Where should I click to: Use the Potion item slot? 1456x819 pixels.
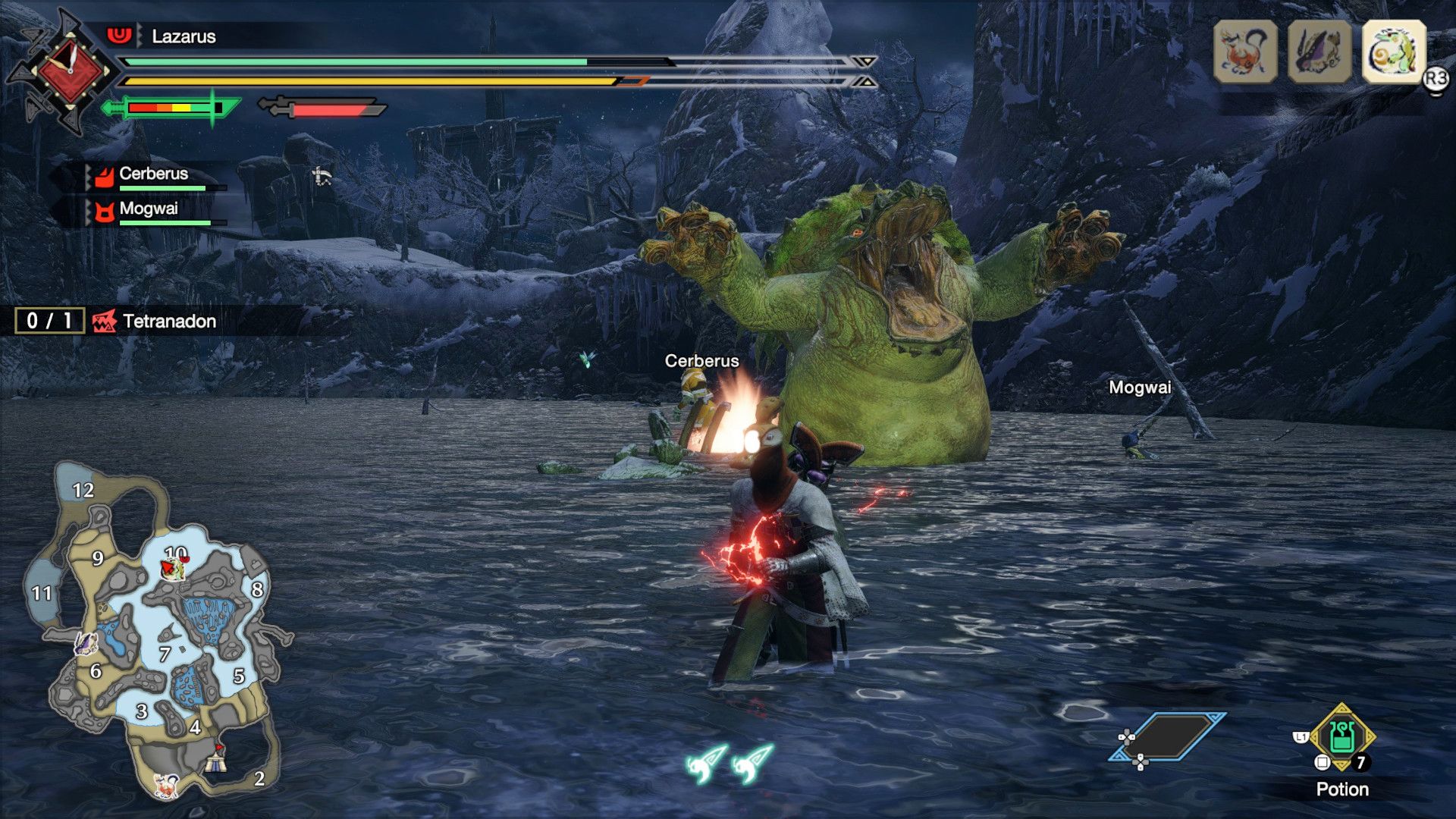point(1341,737)
